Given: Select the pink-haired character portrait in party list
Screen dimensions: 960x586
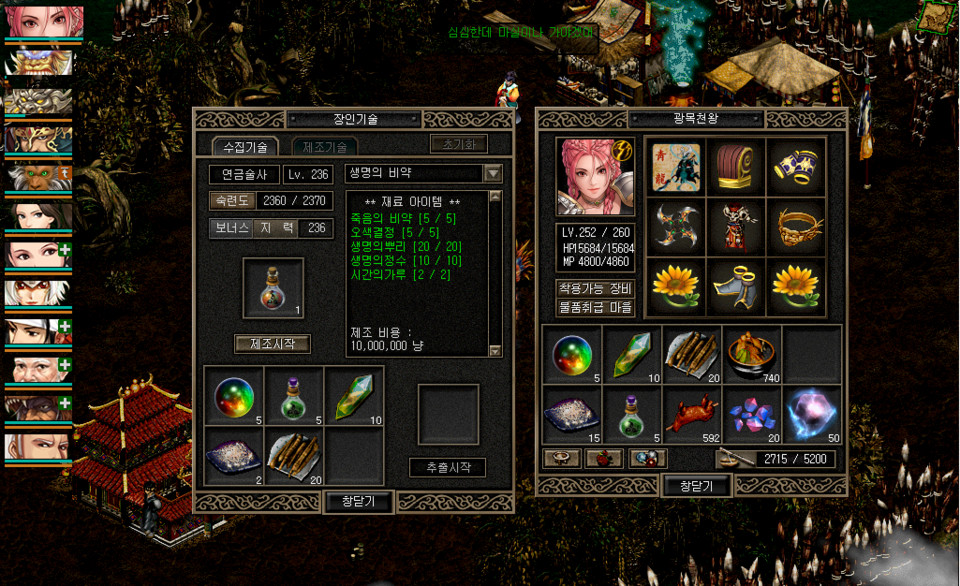Looking at the screenshot, I should pos(44,22).
